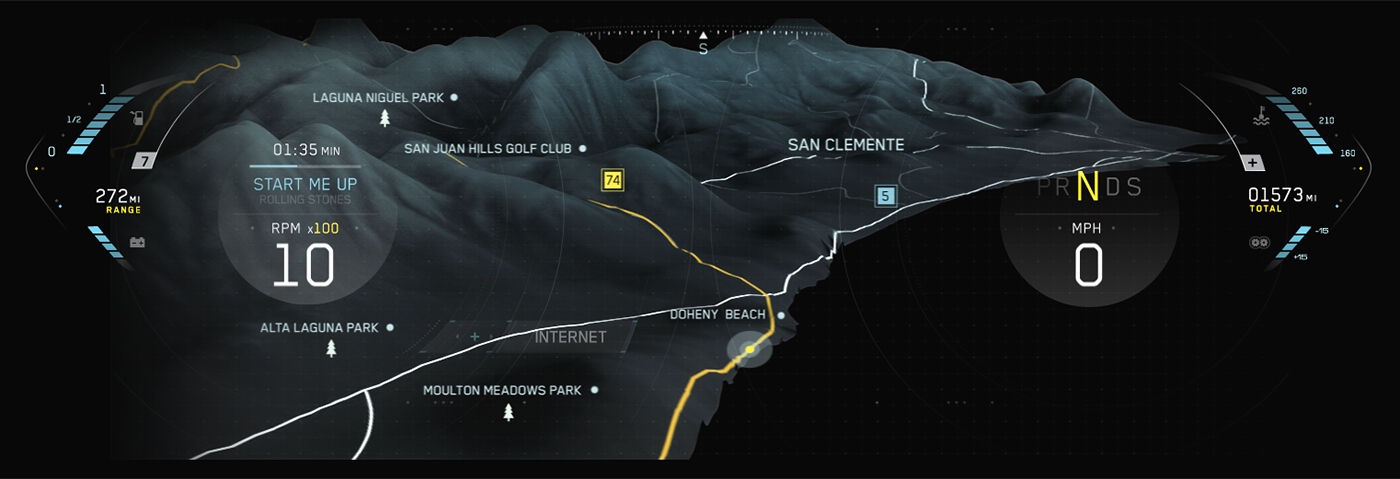Select the blue route 5 badge

(885, 196)
